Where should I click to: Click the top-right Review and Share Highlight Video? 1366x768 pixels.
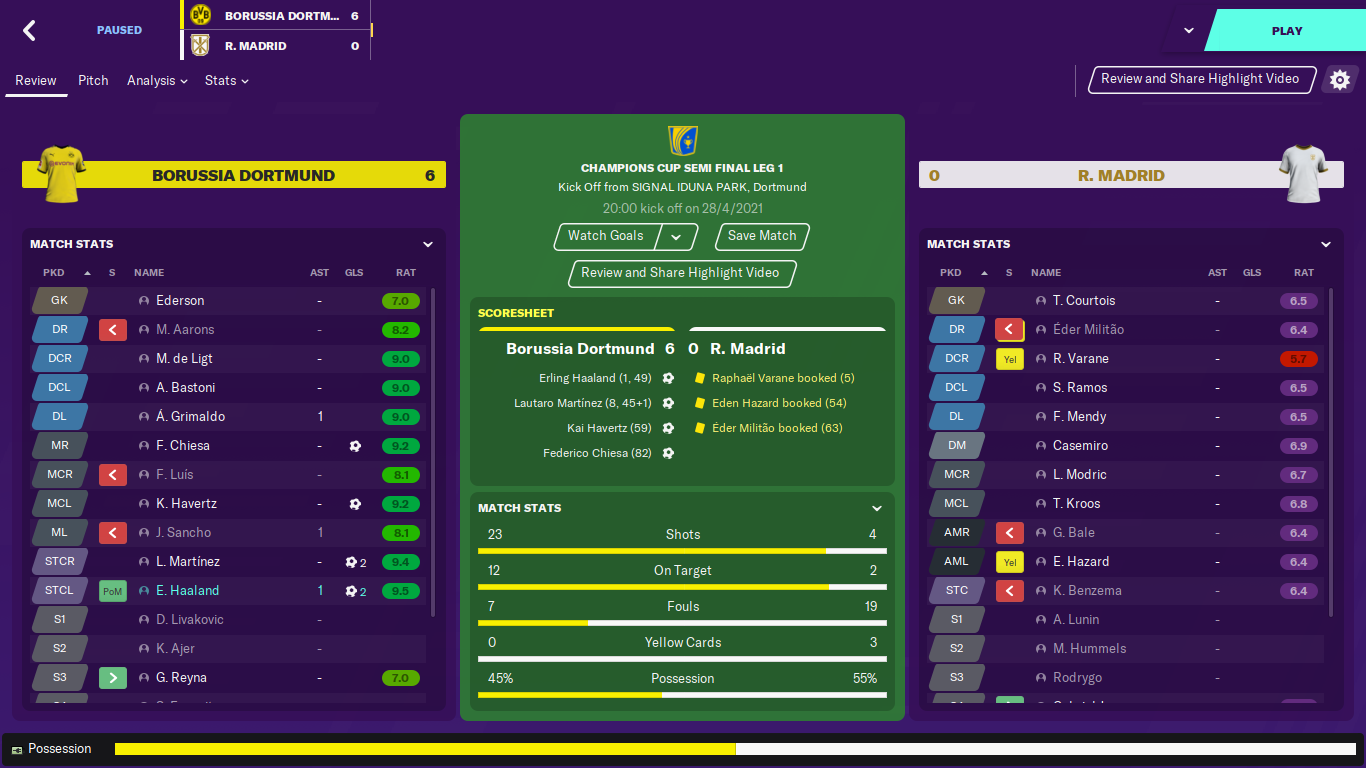pyautogui.click(x=1200, y=79)
